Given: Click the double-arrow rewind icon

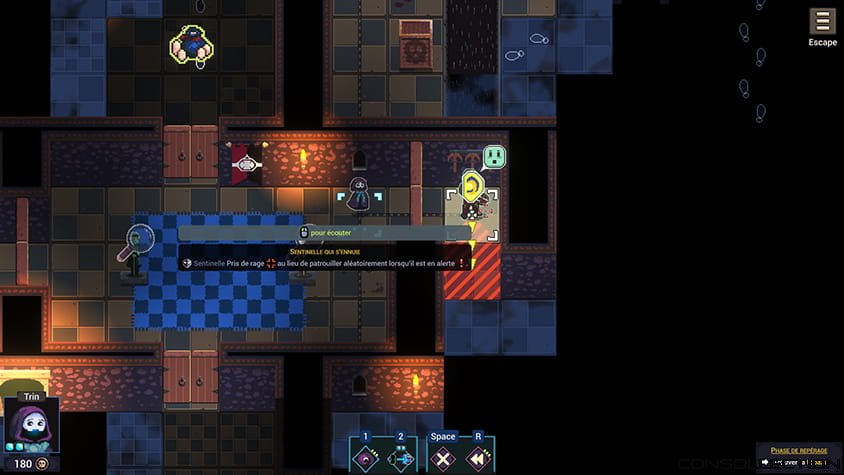Looking at the screenshot, I should 478,458.
